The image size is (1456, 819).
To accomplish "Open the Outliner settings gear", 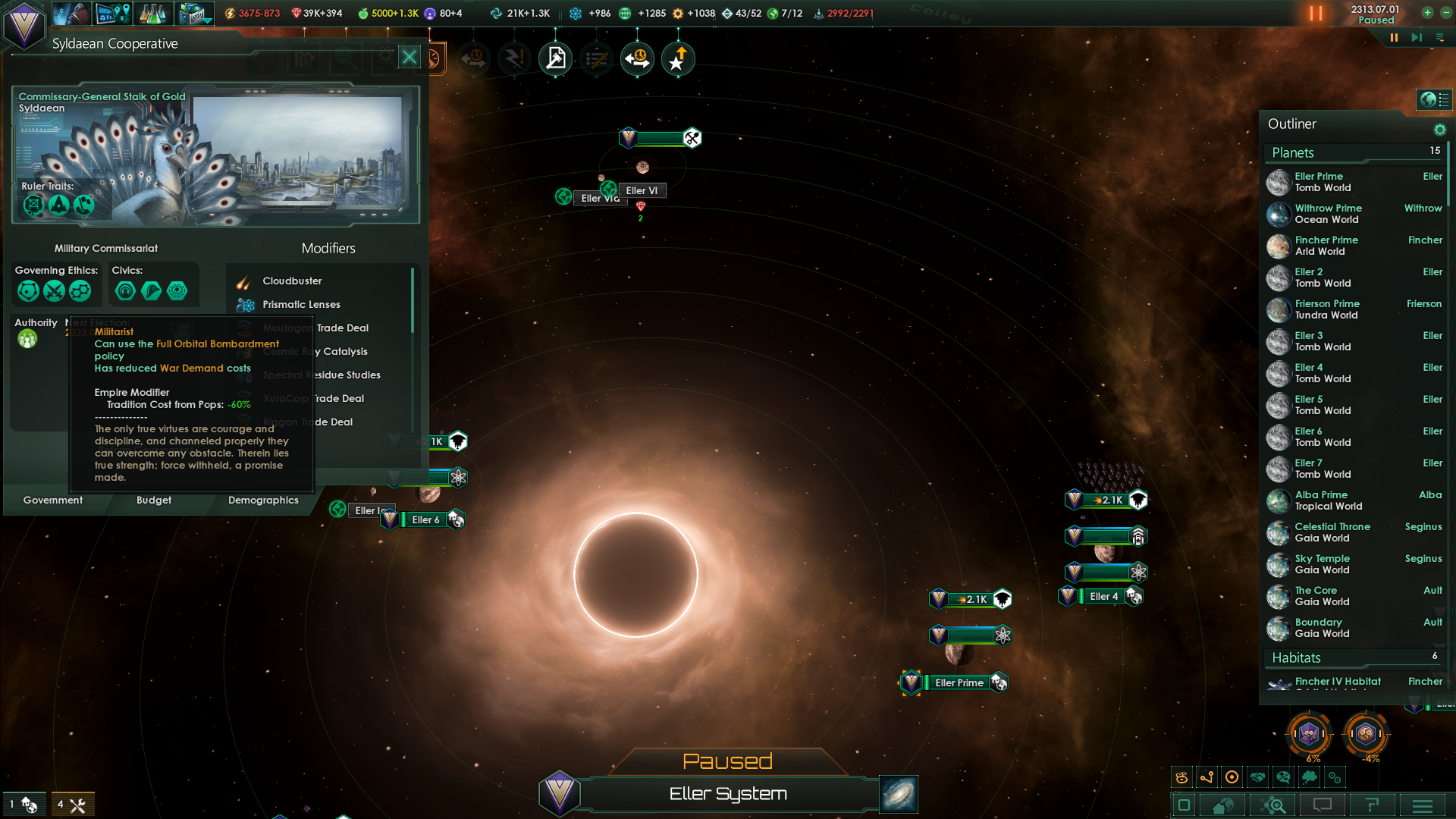I will pos(1439,130).
